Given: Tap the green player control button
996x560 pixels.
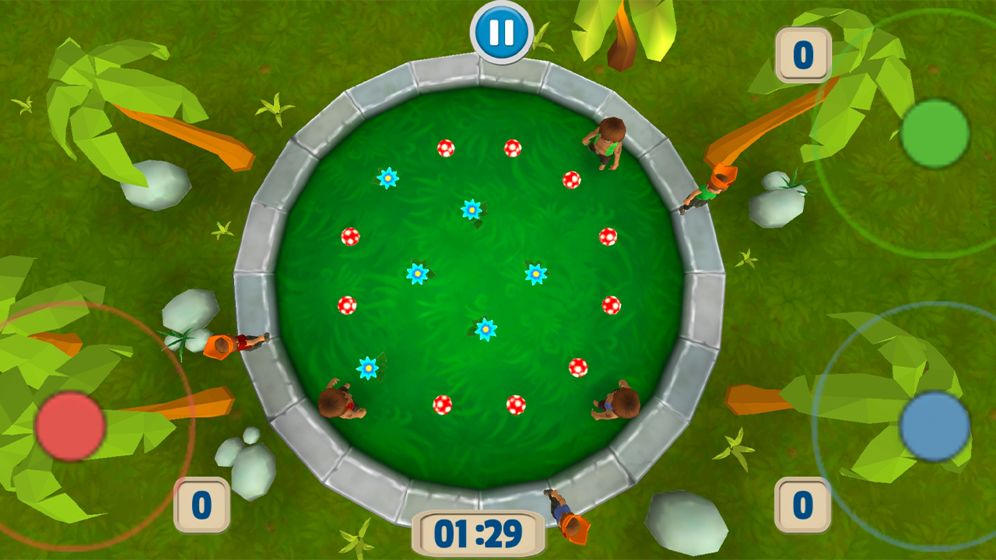Looking at the screenshot, I should (934, 133).
